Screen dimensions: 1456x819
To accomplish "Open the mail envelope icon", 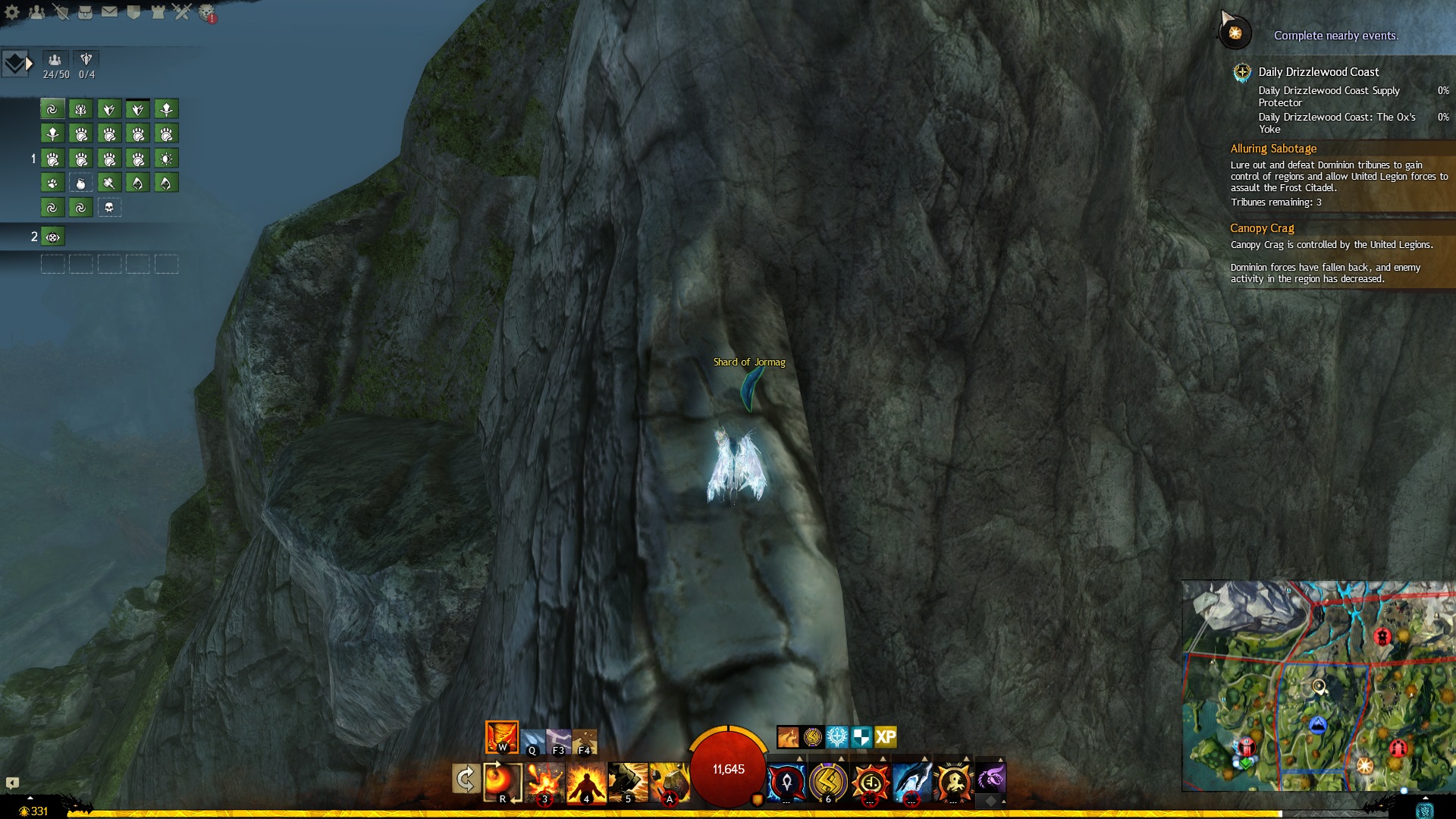I will (x=109, y=12).
